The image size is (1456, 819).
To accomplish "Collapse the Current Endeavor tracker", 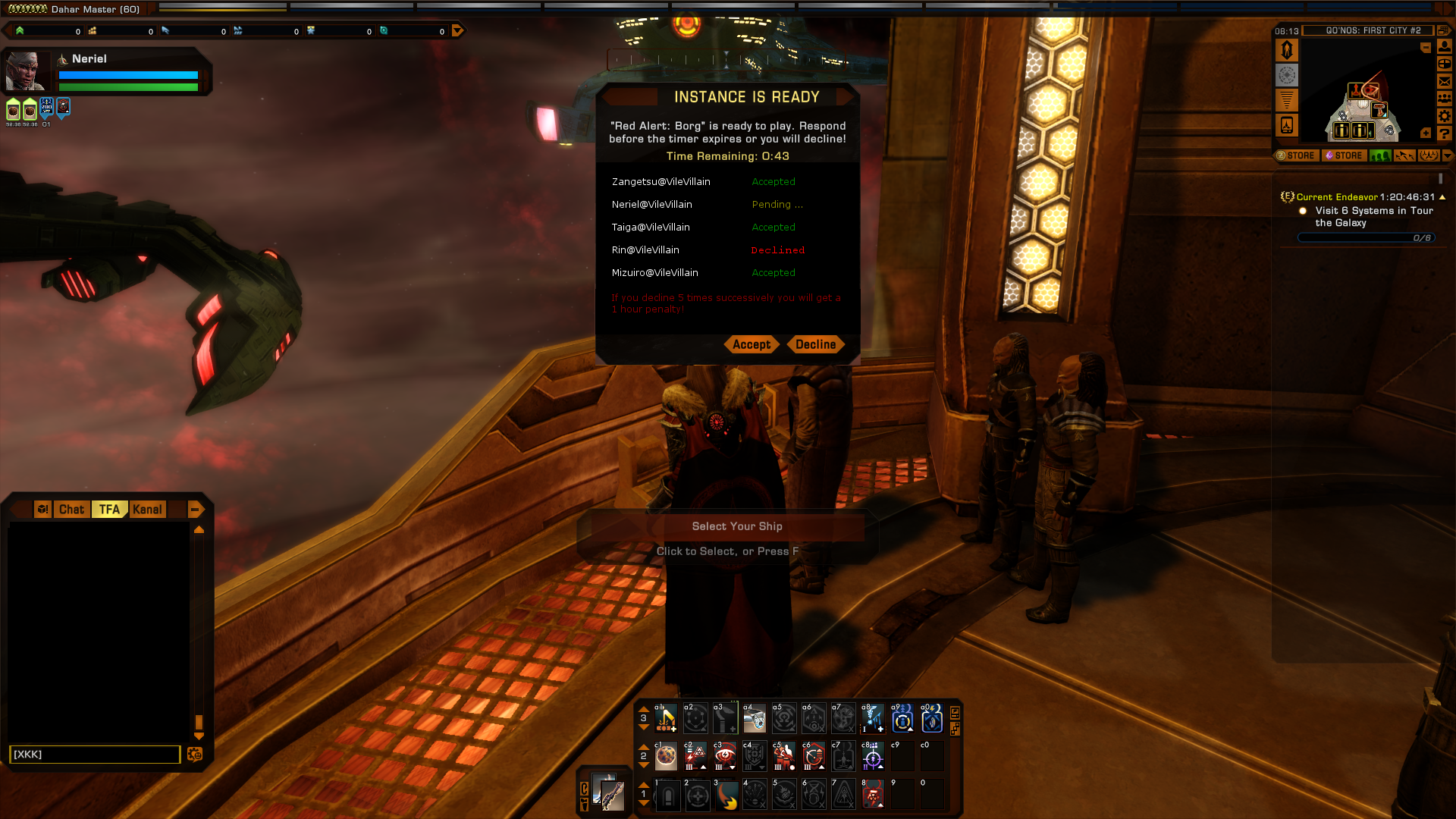I will [x=1442, y=197].
